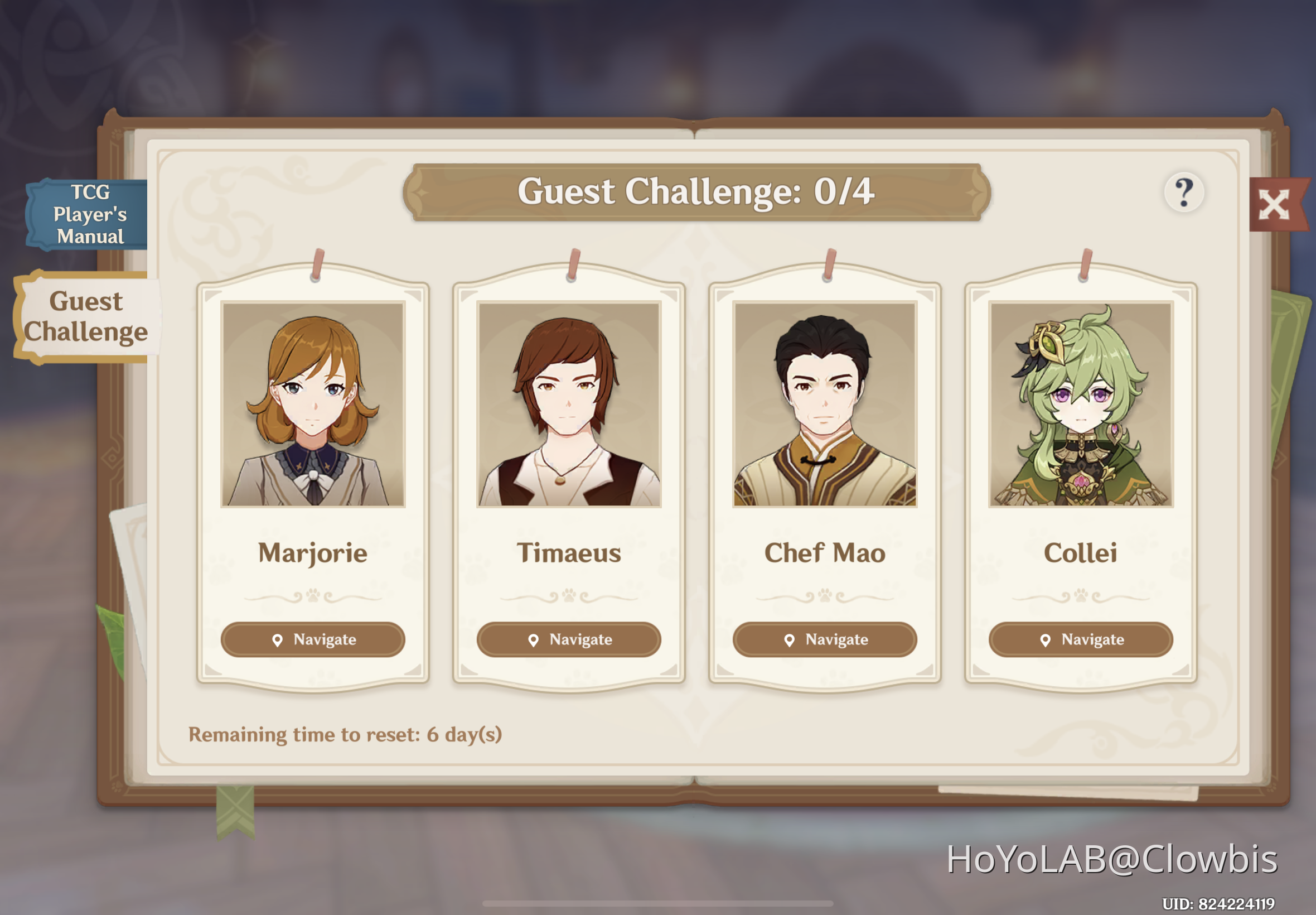Image resolution: width=1316 pixels, height=915 pixels.
Task: Click the map pin icon on Chef Mao's Navigate button
Action: [790, 639]
